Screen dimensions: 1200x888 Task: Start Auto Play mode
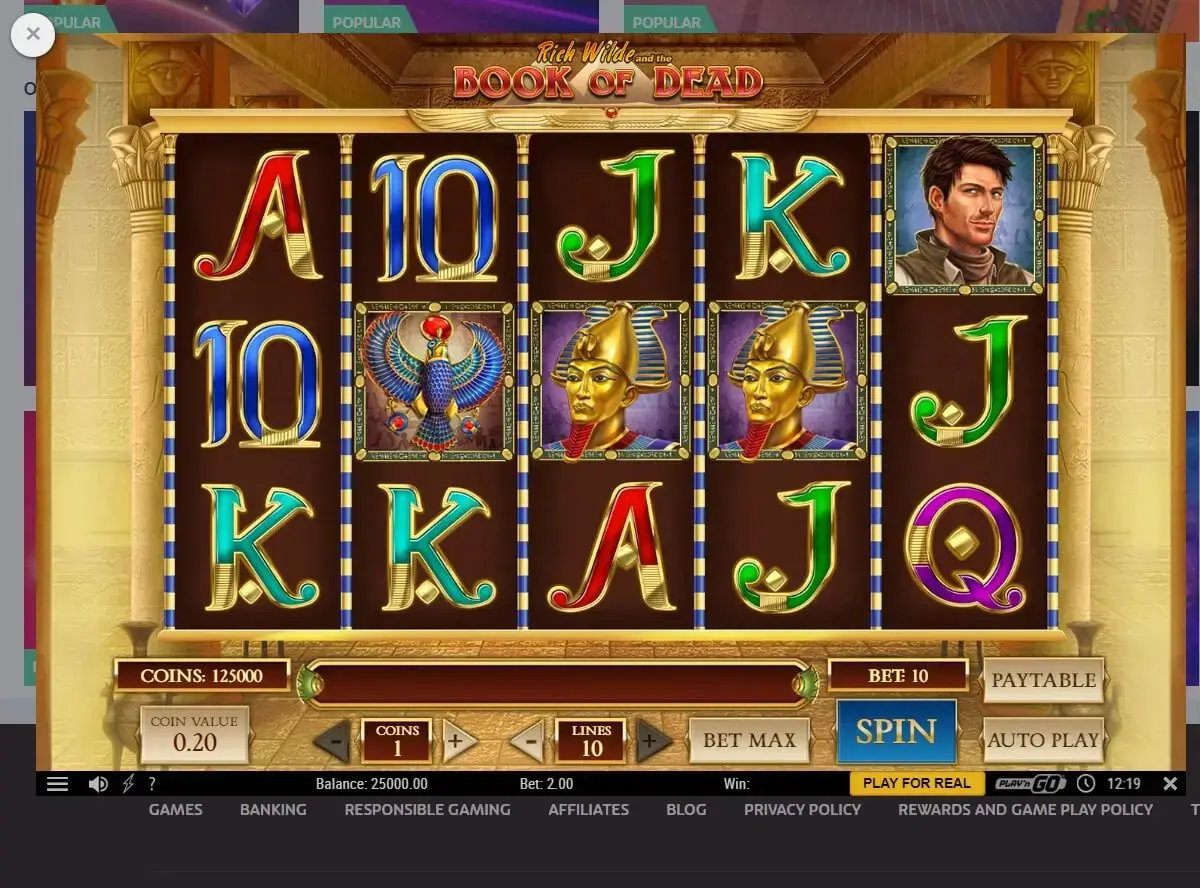tap(1043, 740)
